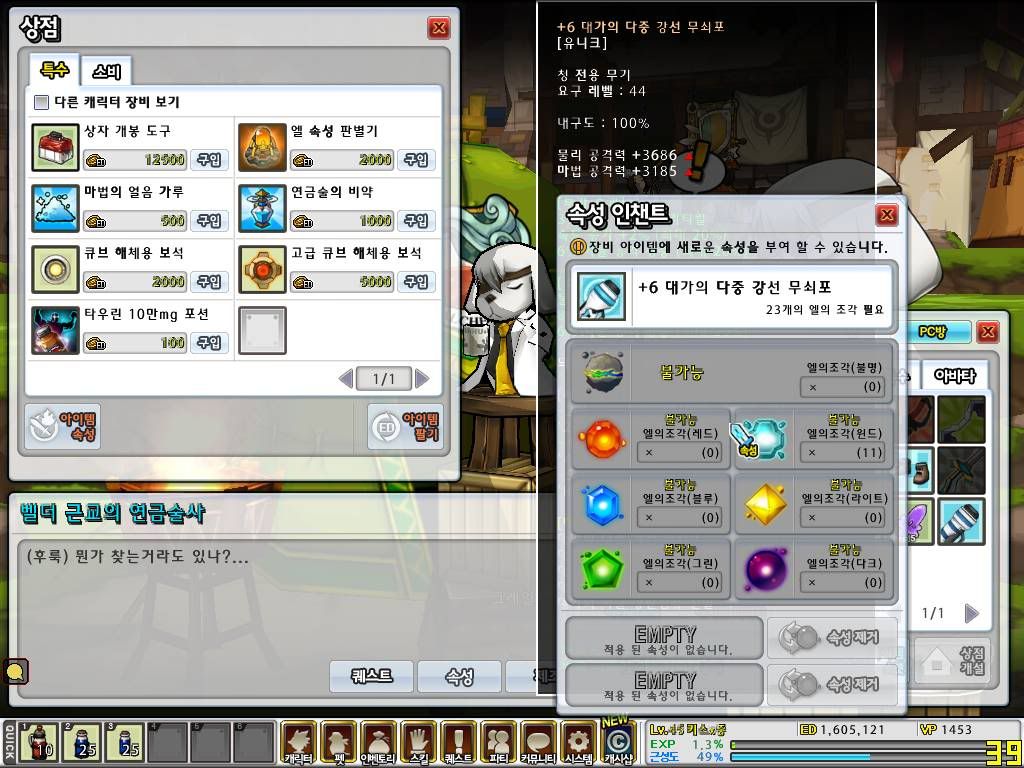Close the 상점 shop window
1024x768 pixels.
coord(438,28)
